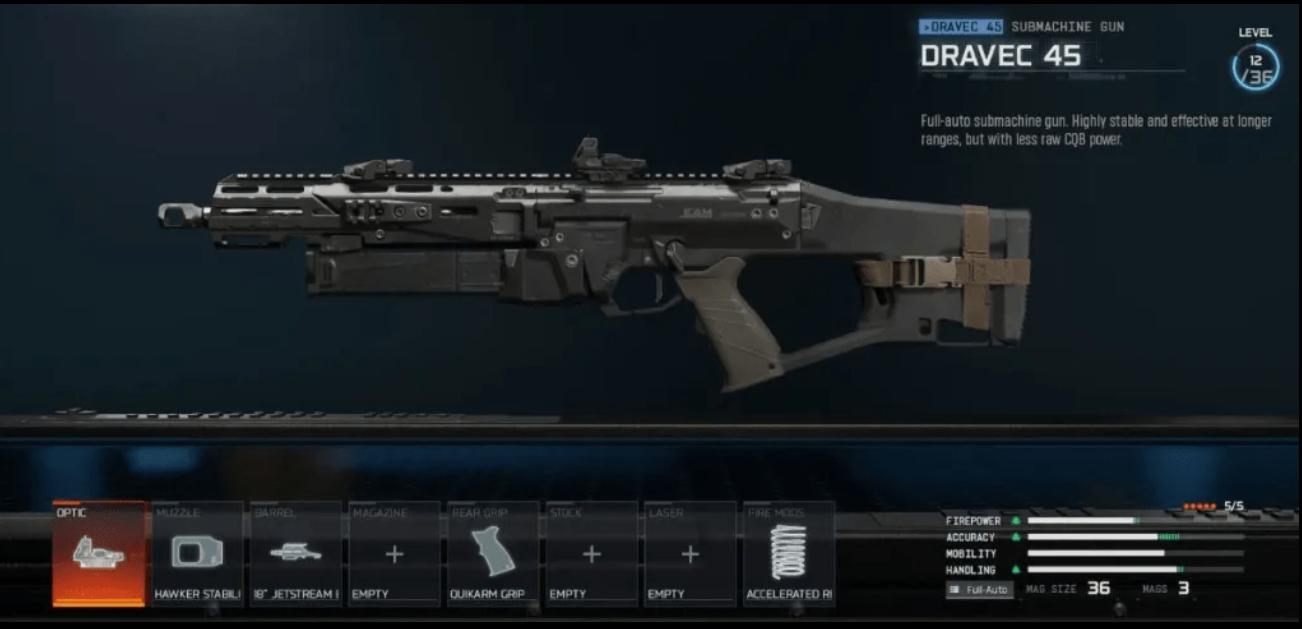1302x629 pixels.
Task: Open the Muzzle slot with Hawker Stabilizer
Action: coord(197,554)
